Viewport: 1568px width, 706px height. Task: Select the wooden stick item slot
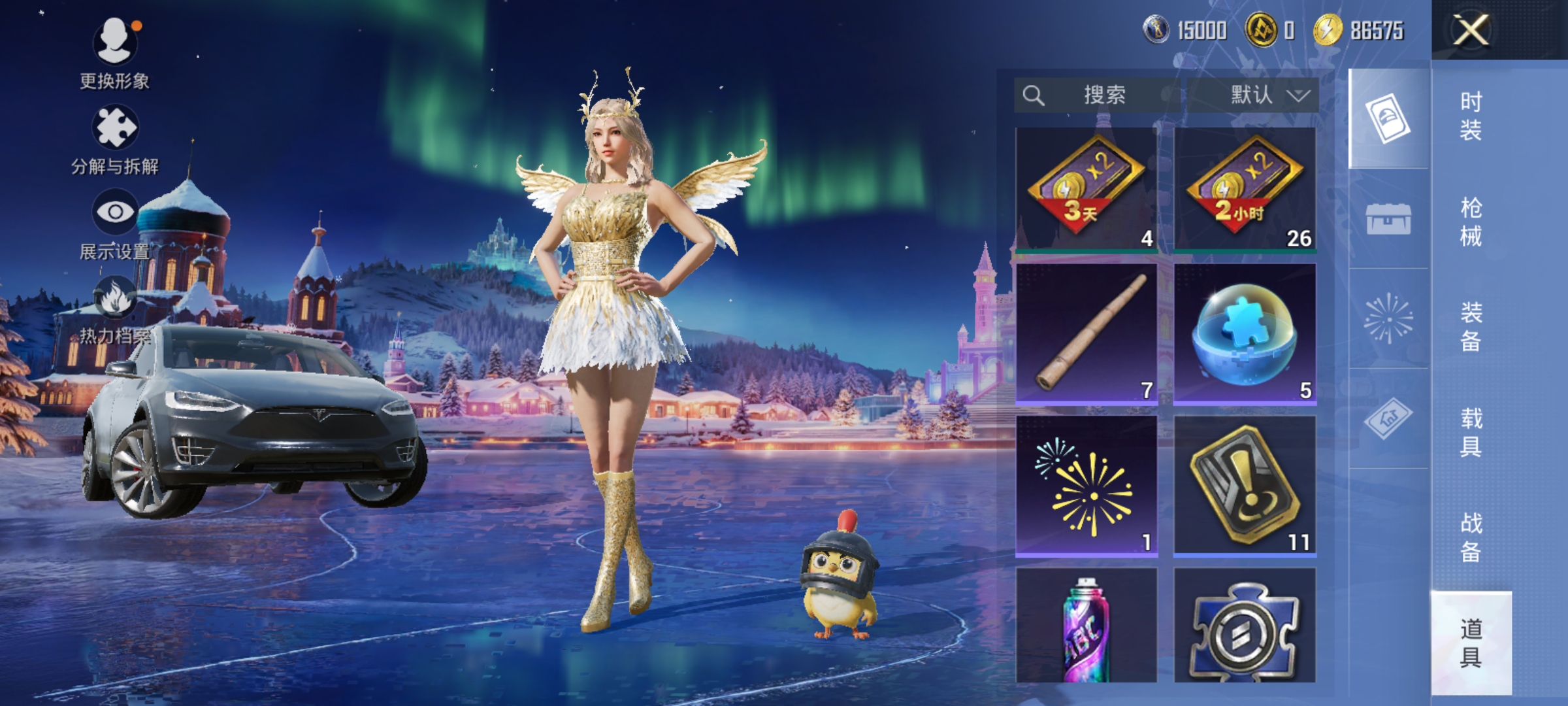pos(1086,333)
